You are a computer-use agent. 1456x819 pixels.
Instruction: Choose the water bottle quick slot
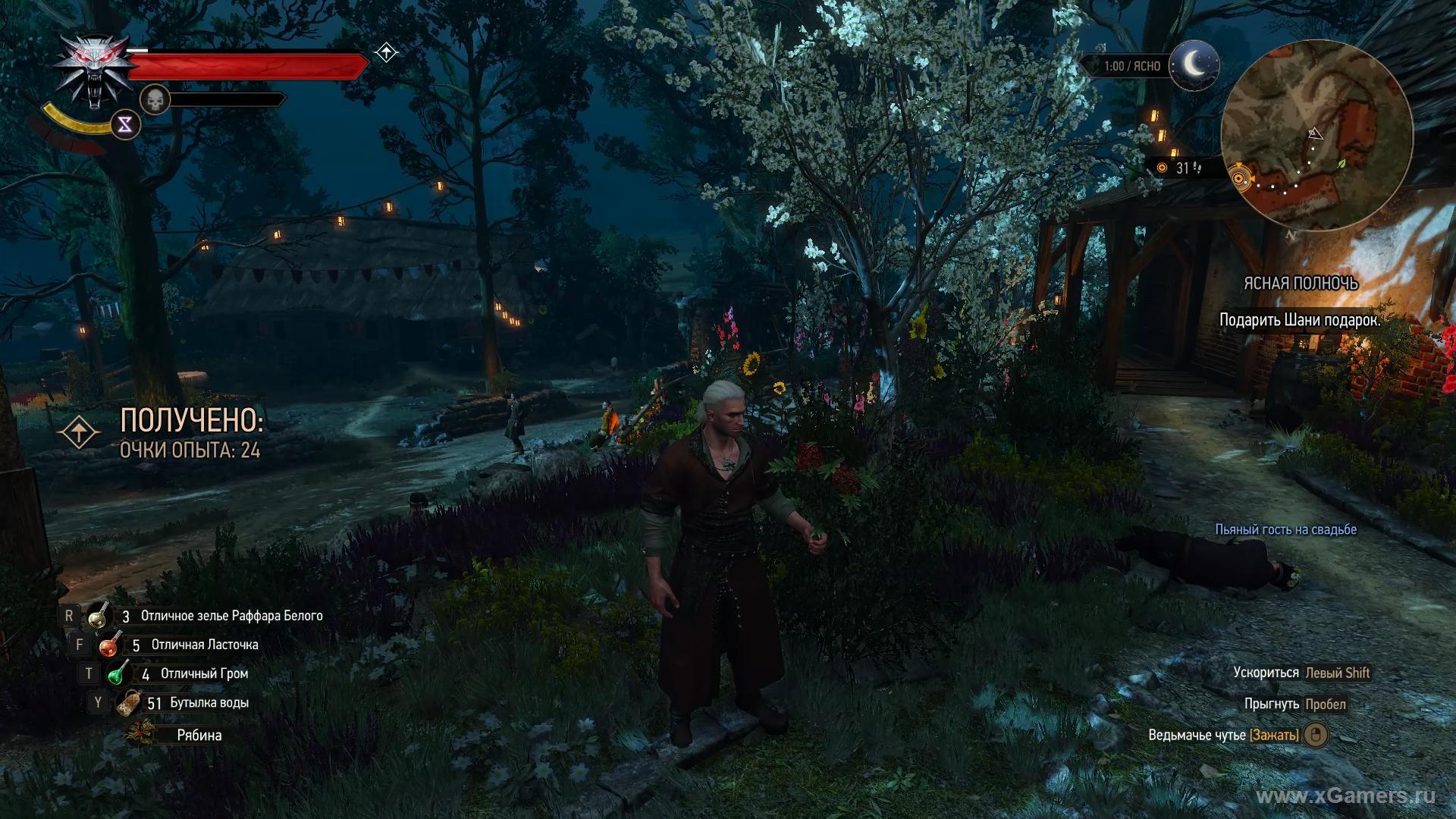coord(128,703)
